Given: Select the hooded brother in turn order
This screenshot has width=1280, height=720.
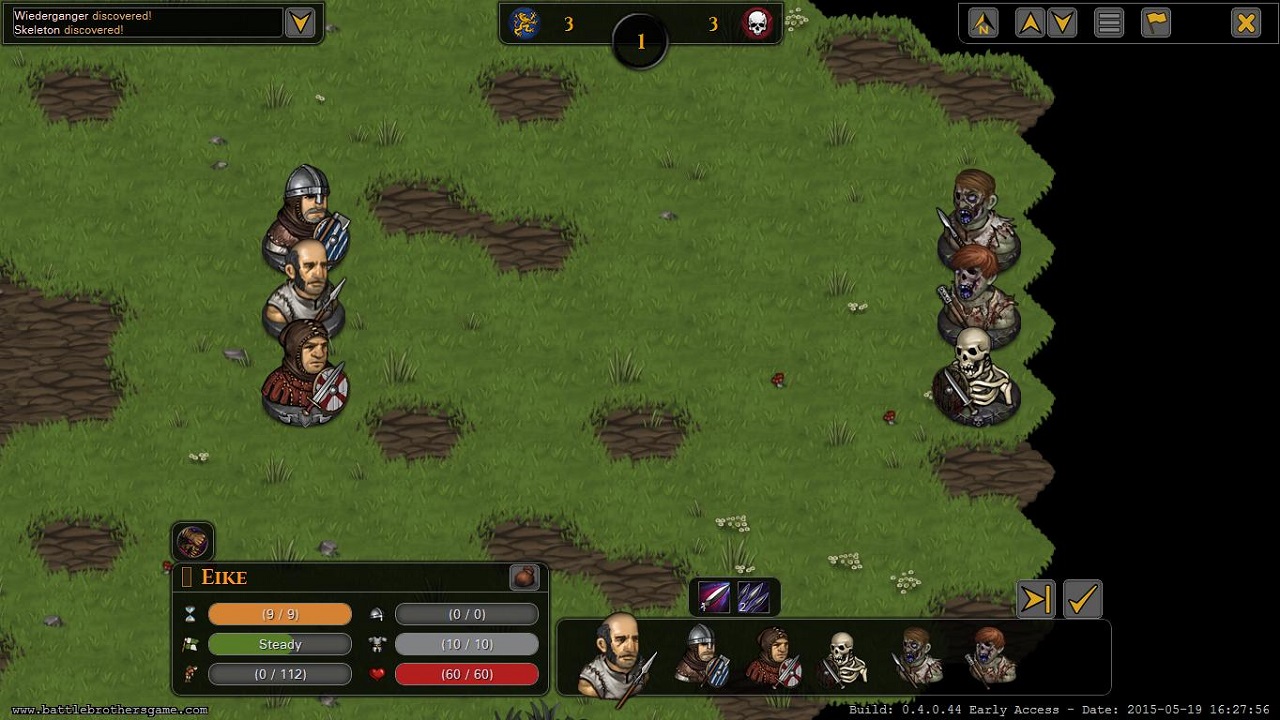Looking at the screenshot, I should pos(772,656).
